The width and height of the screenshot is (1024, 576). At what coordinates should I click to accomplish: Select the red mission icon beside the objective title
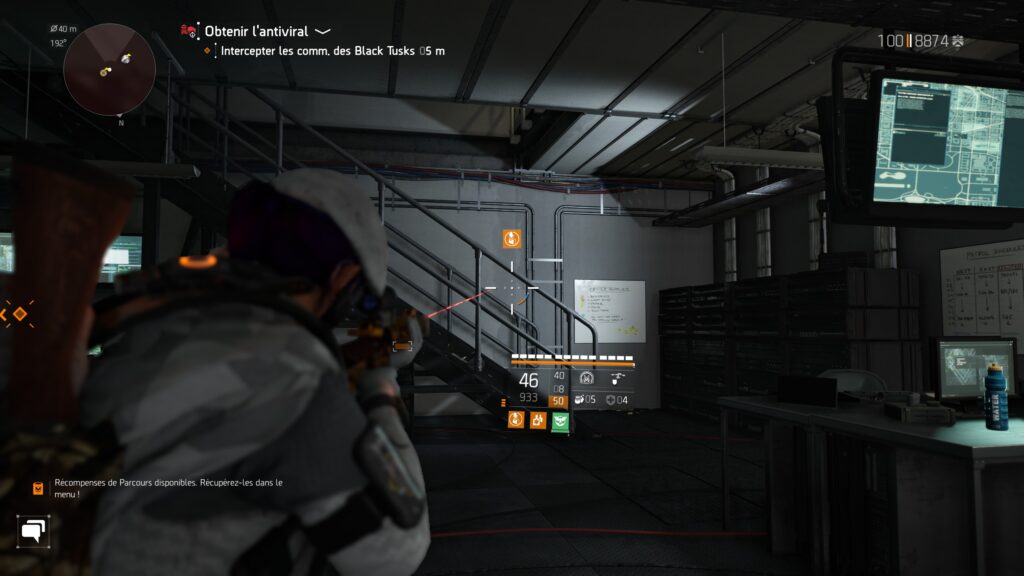tap(188, 31)
